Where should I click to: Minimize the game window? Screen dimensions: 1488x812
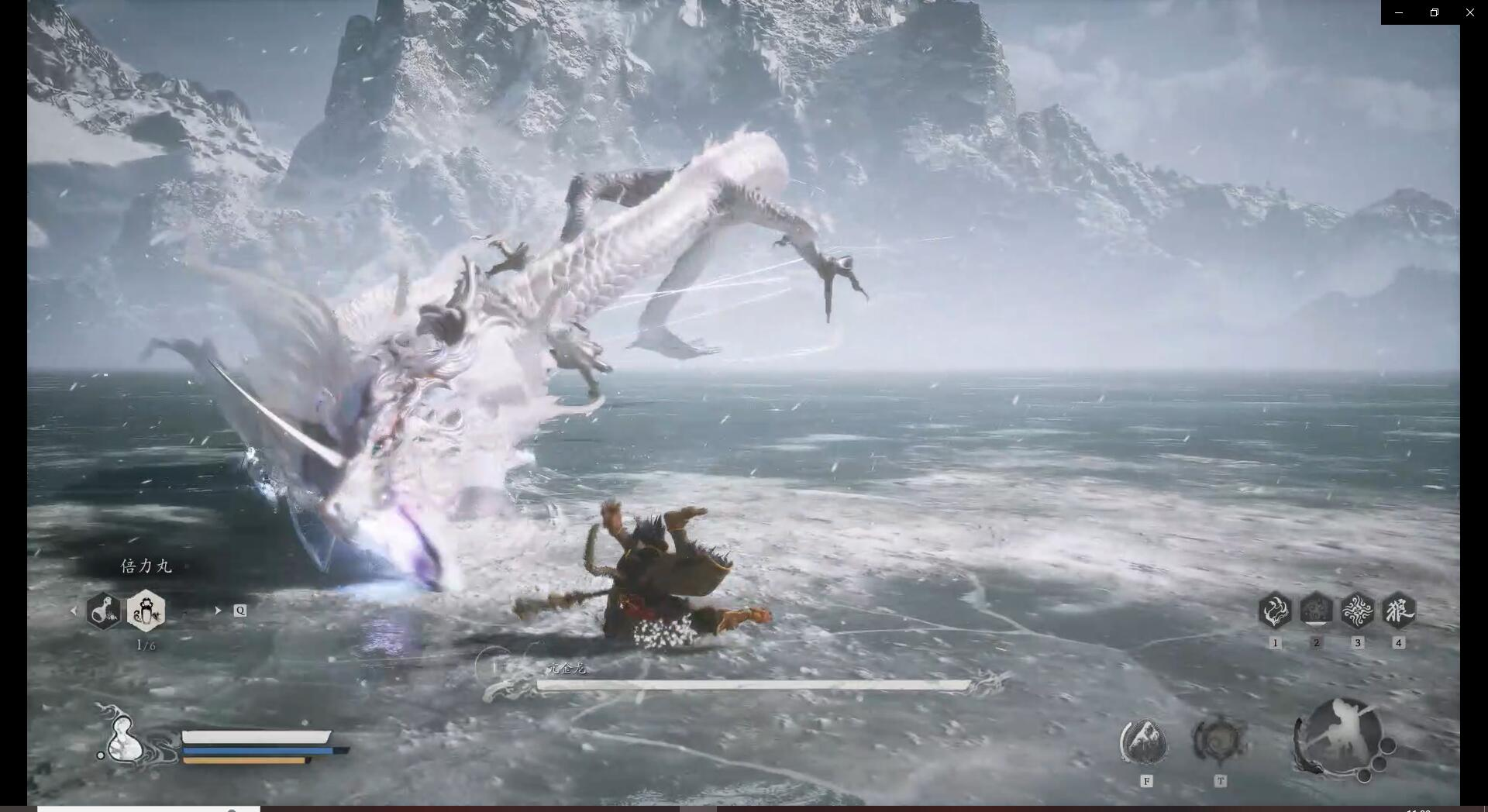[1399, 12]
